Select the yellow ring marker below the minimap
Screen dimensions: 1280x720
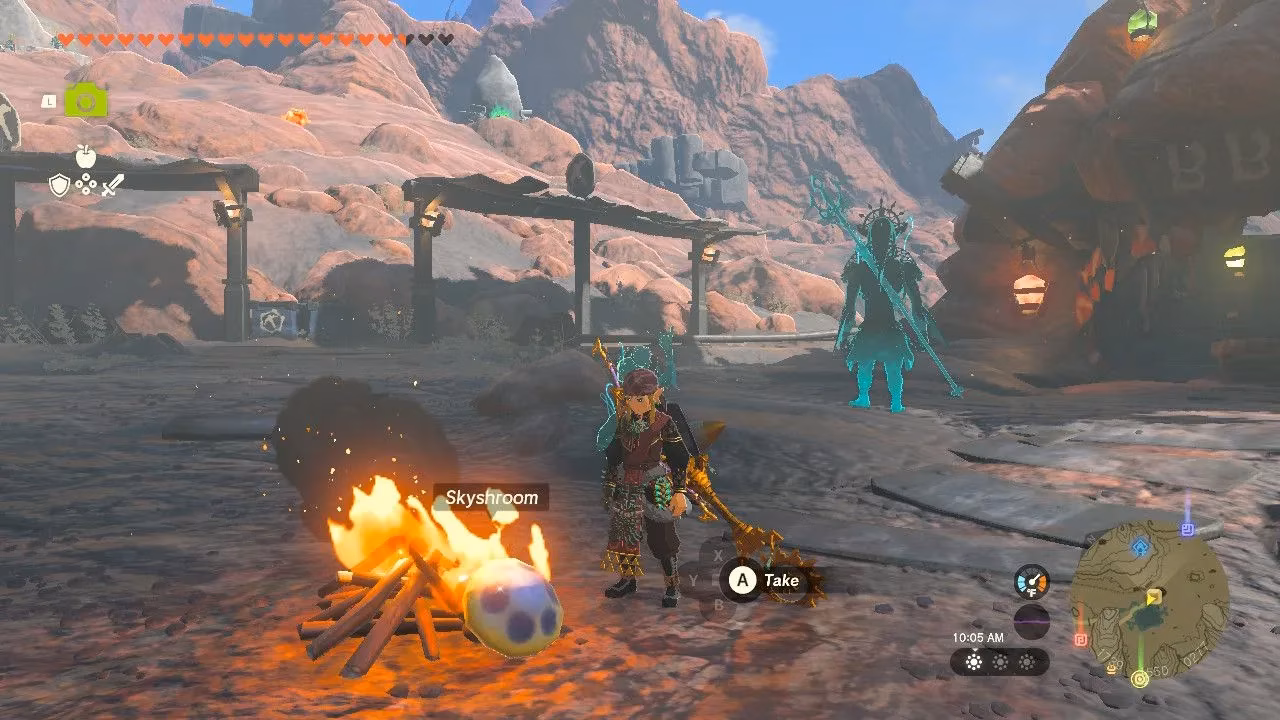[x=1139, y=679]
